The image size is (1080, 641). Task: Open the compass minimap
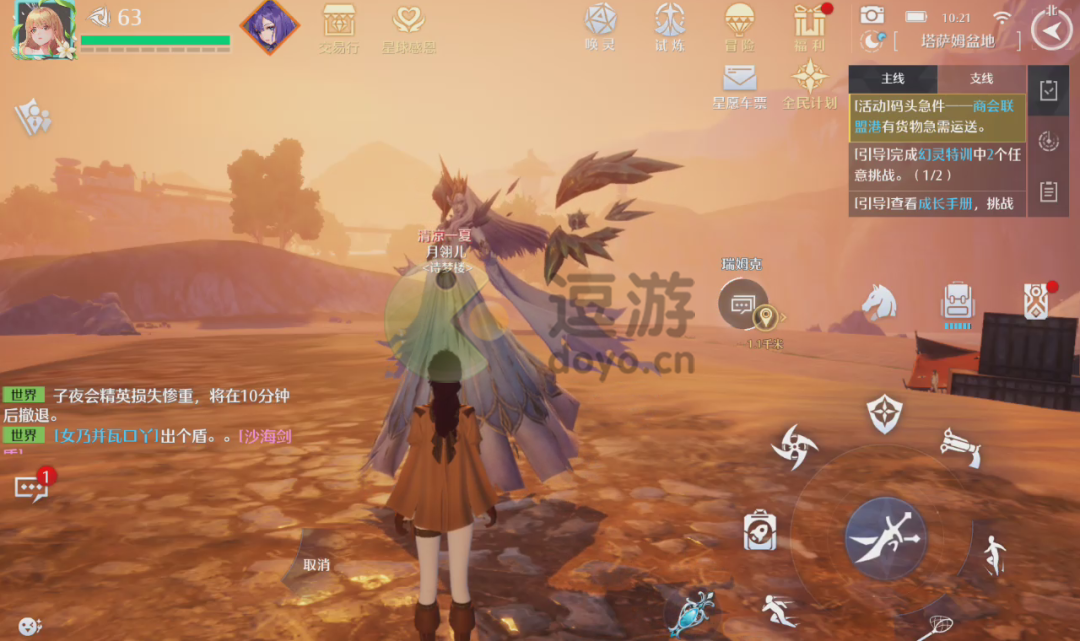coord(1050,30)
